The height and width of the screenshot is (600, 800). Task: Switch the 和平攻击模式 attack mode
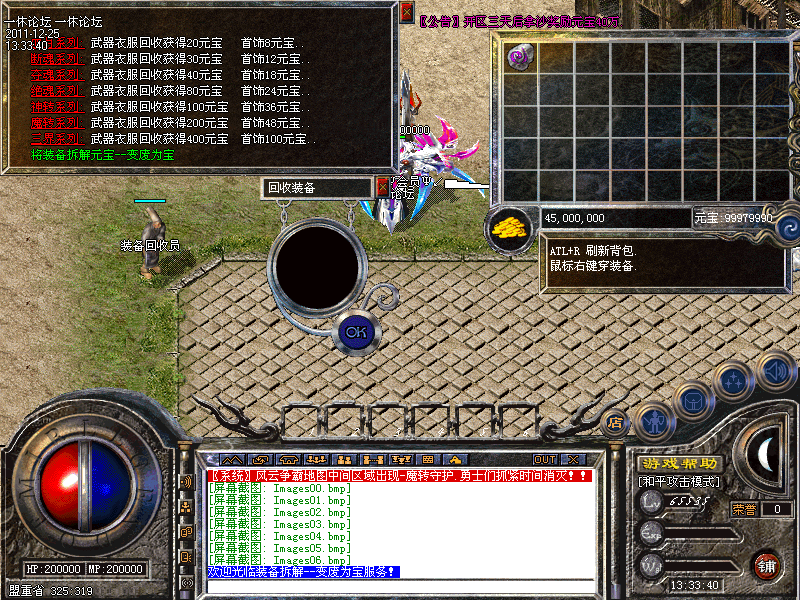(680, 482)
